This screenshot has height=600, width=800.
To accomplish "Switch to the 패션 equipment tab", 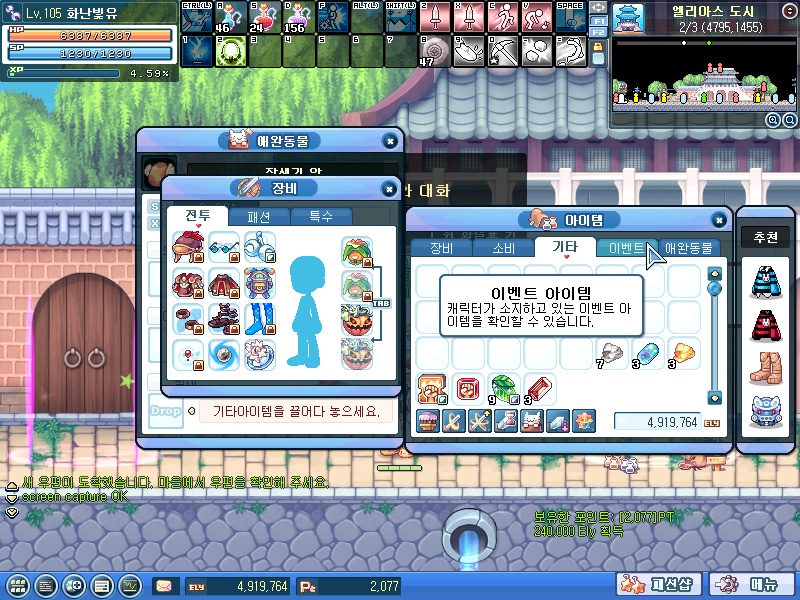I will [259, 216].
